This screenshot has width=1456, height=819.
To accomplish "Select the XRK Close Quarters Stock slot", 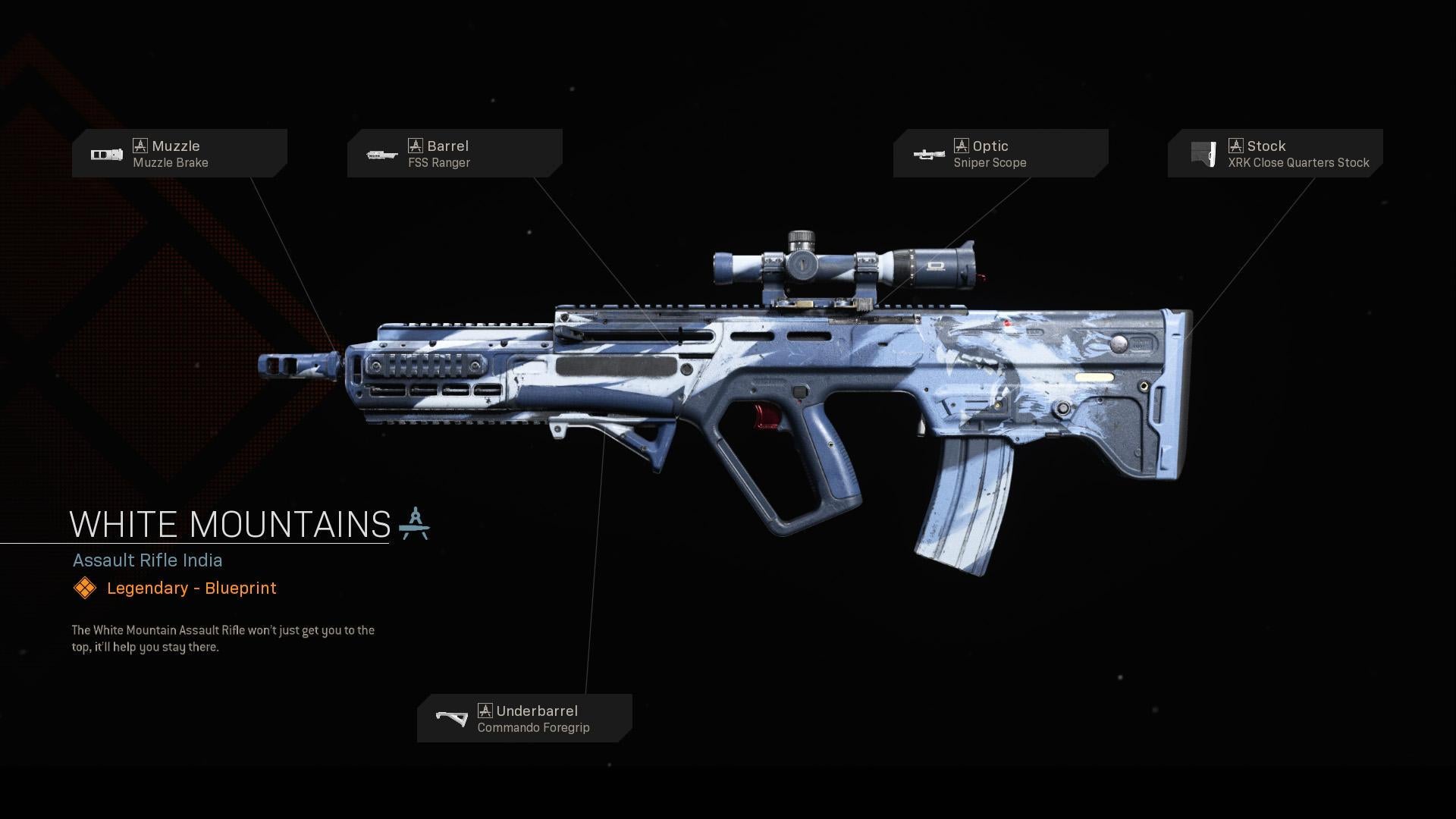I will point(1275,153).
